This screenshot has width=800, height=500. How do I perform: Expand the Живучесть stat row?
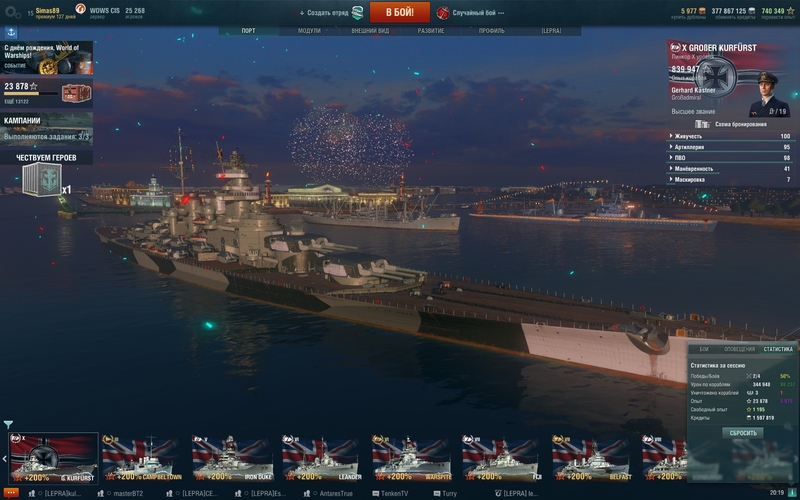(x=729, y=136)
